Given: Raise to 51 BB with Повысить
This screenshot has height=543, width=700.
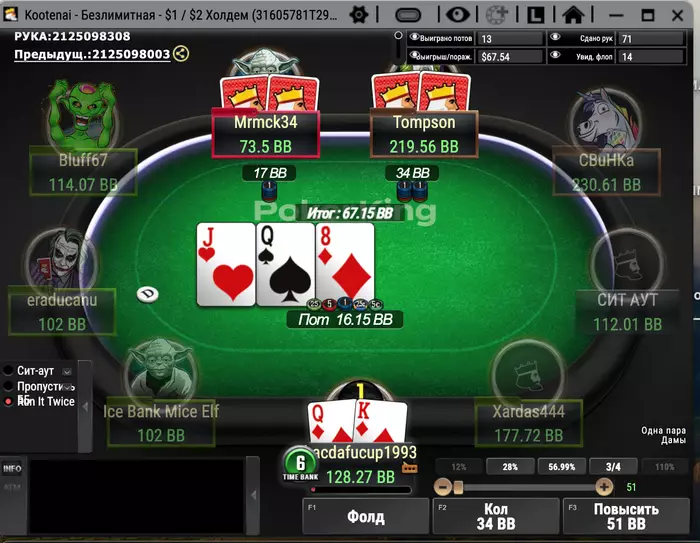Looking at the screenshot, I should pos(626,519).
